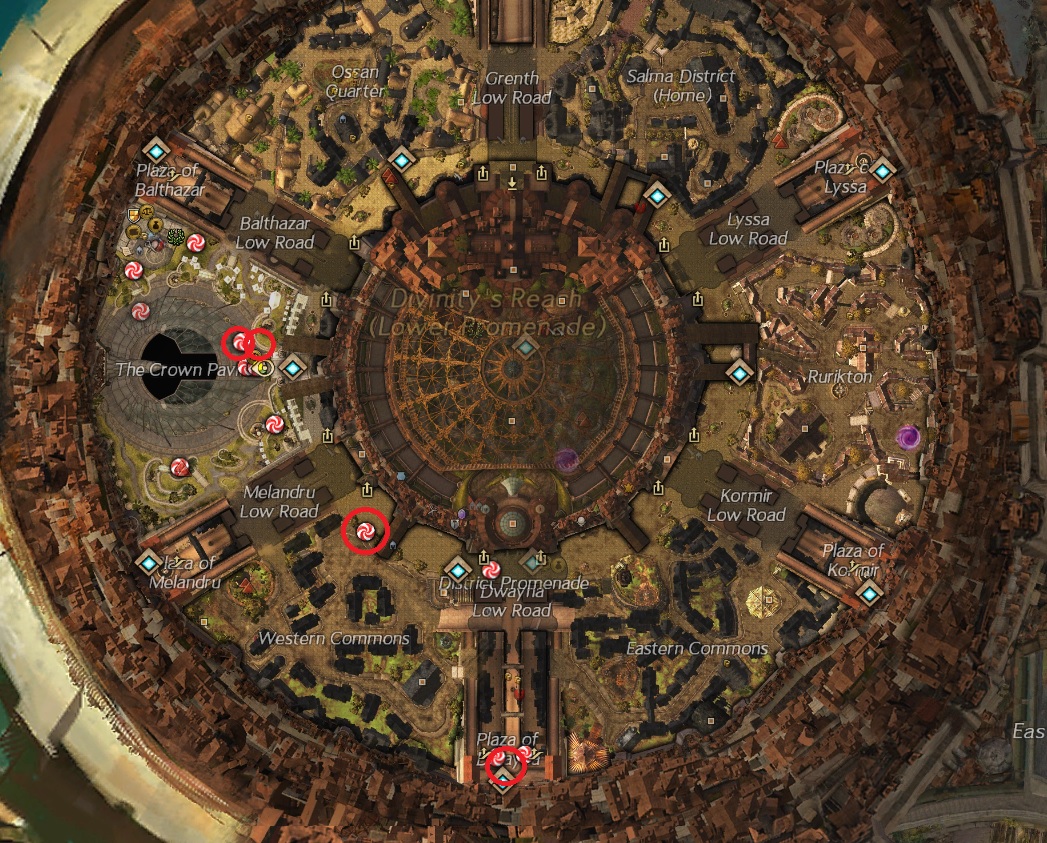Choose the Plaza of Melandru waypoint
This screenshot has height=843, width=1047.
(150, 563)
